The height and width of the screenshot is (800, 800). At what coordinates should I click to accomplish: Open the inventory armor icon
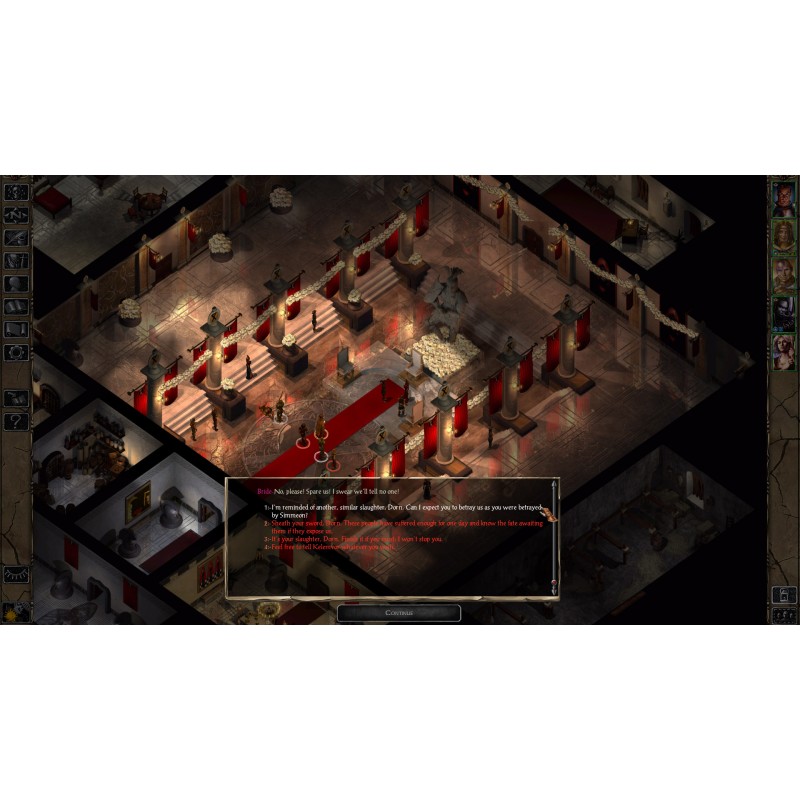[16, 260]
